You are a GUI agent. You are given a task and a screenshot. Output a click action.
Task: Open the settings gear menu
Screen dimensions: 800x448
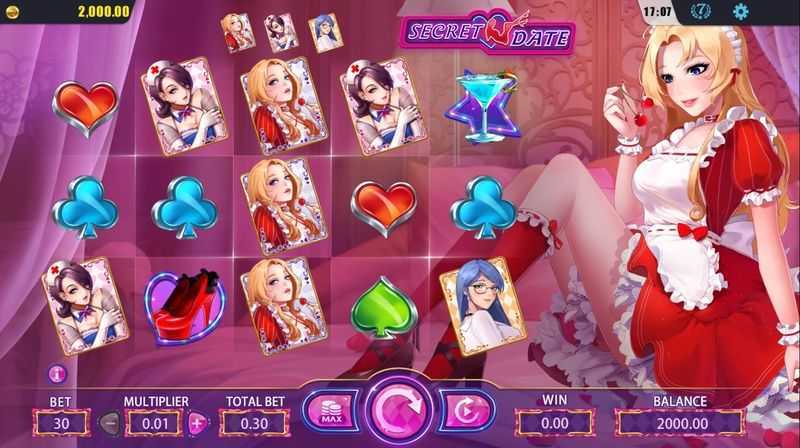pyautogui.click(x=741, y=12)
